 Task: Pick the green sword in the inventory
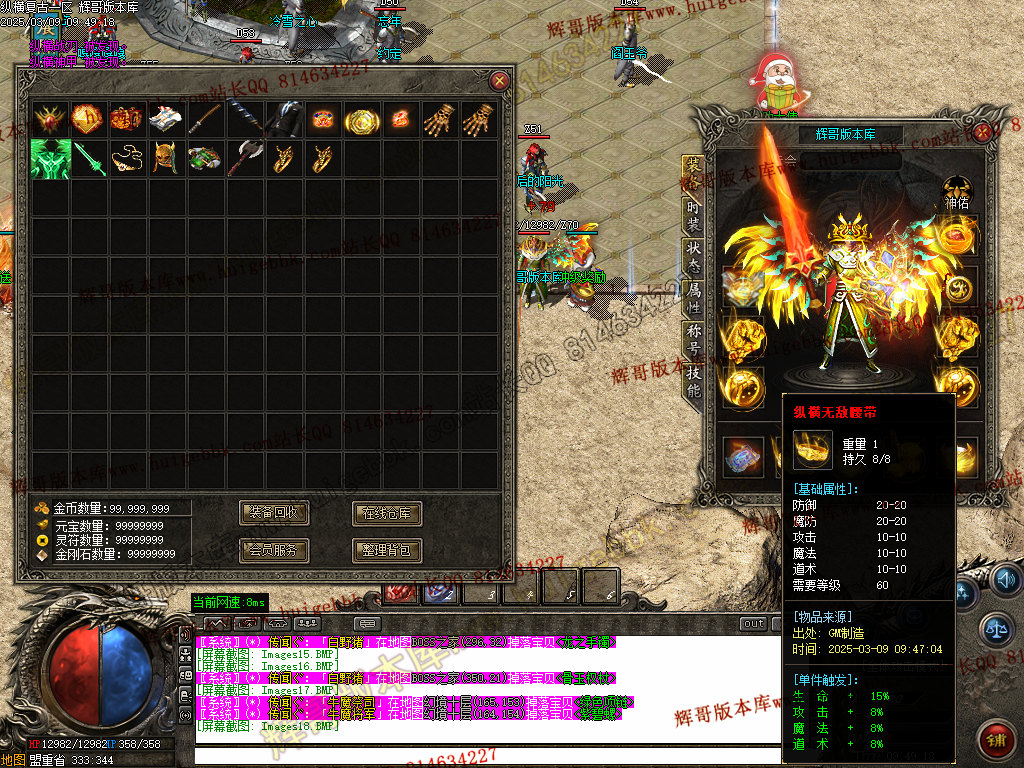[x=88, y=159]
